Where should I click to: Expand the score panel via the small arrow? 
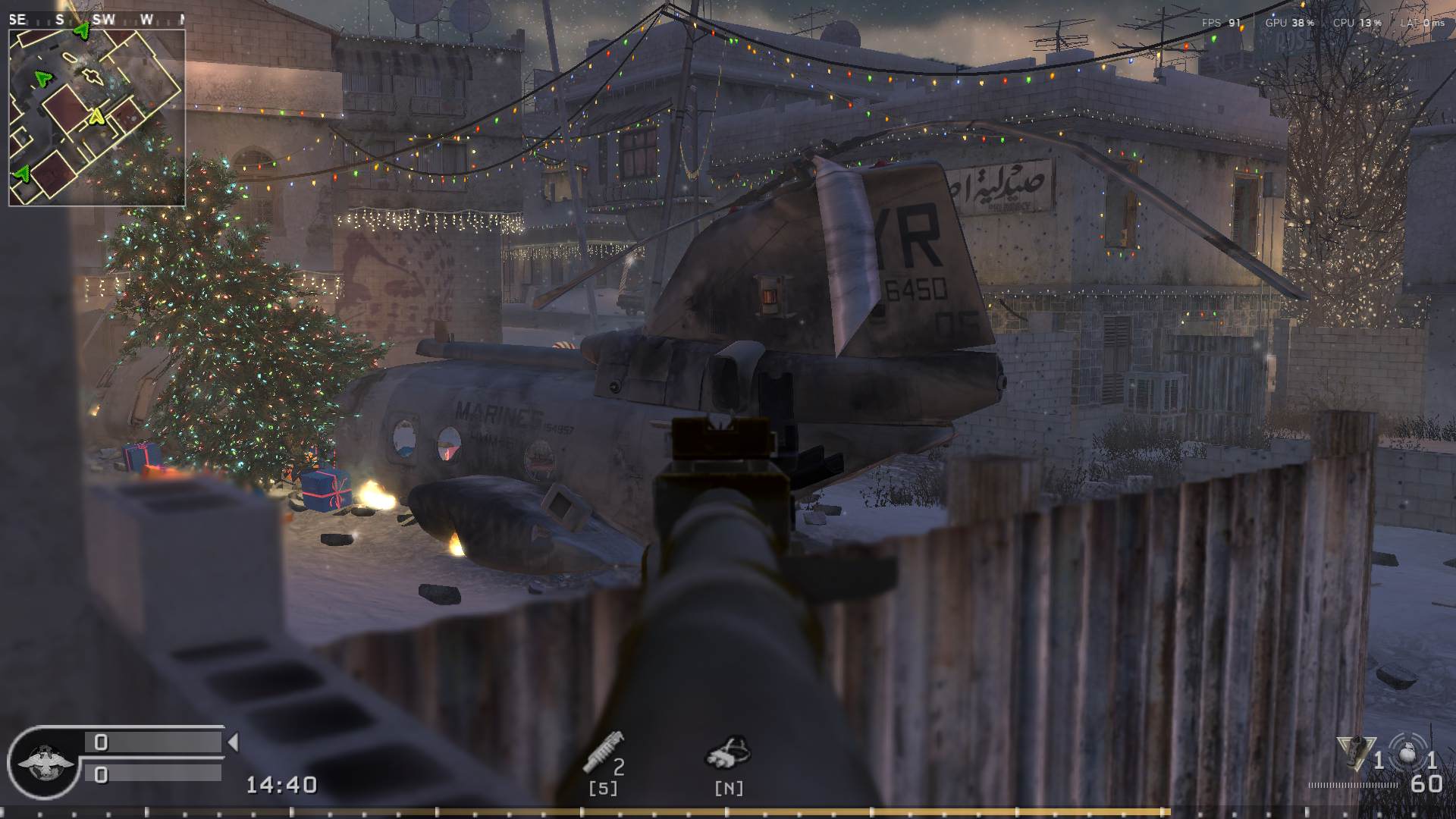click(232, 741)
